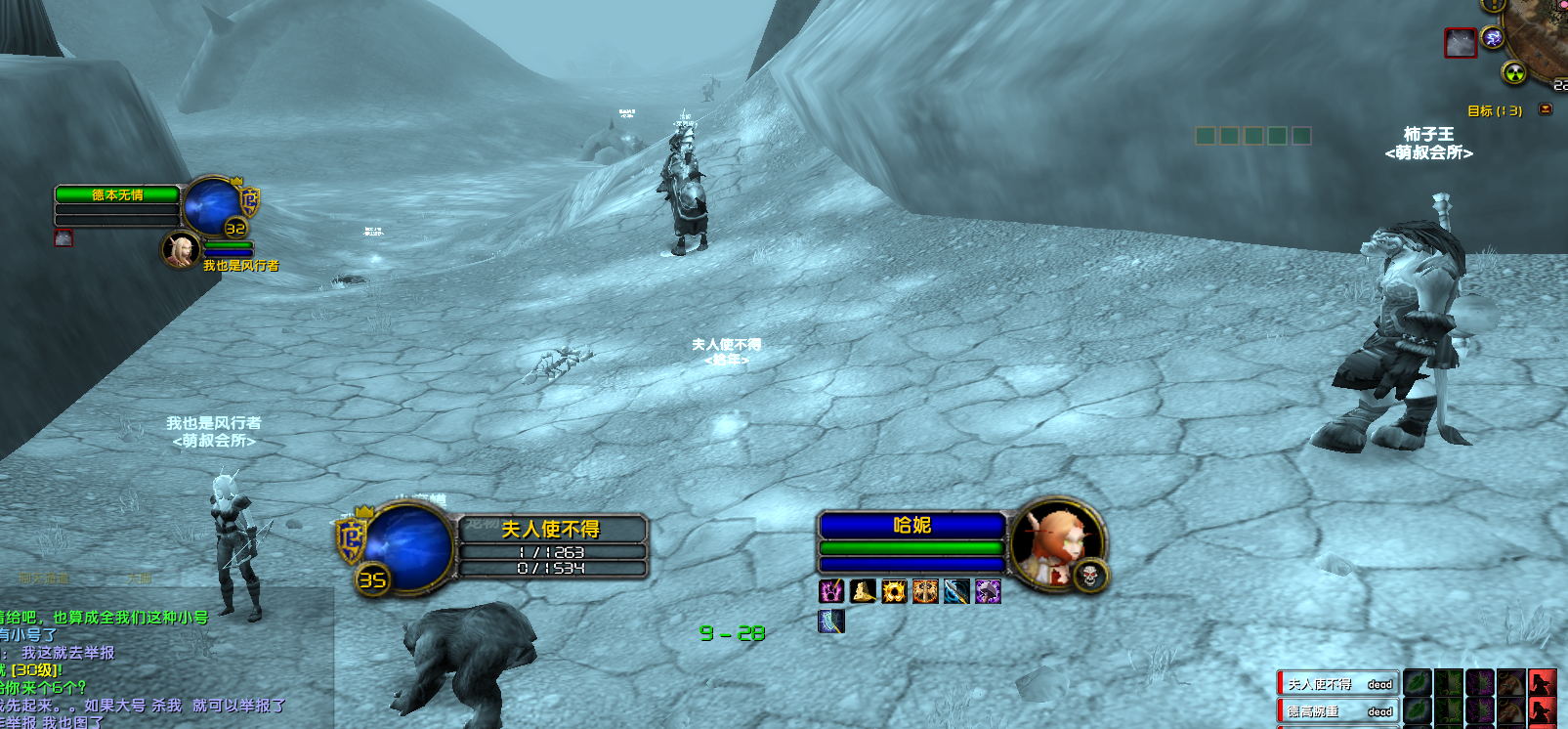Select raid row 德高望重 marked dead

1338,711
